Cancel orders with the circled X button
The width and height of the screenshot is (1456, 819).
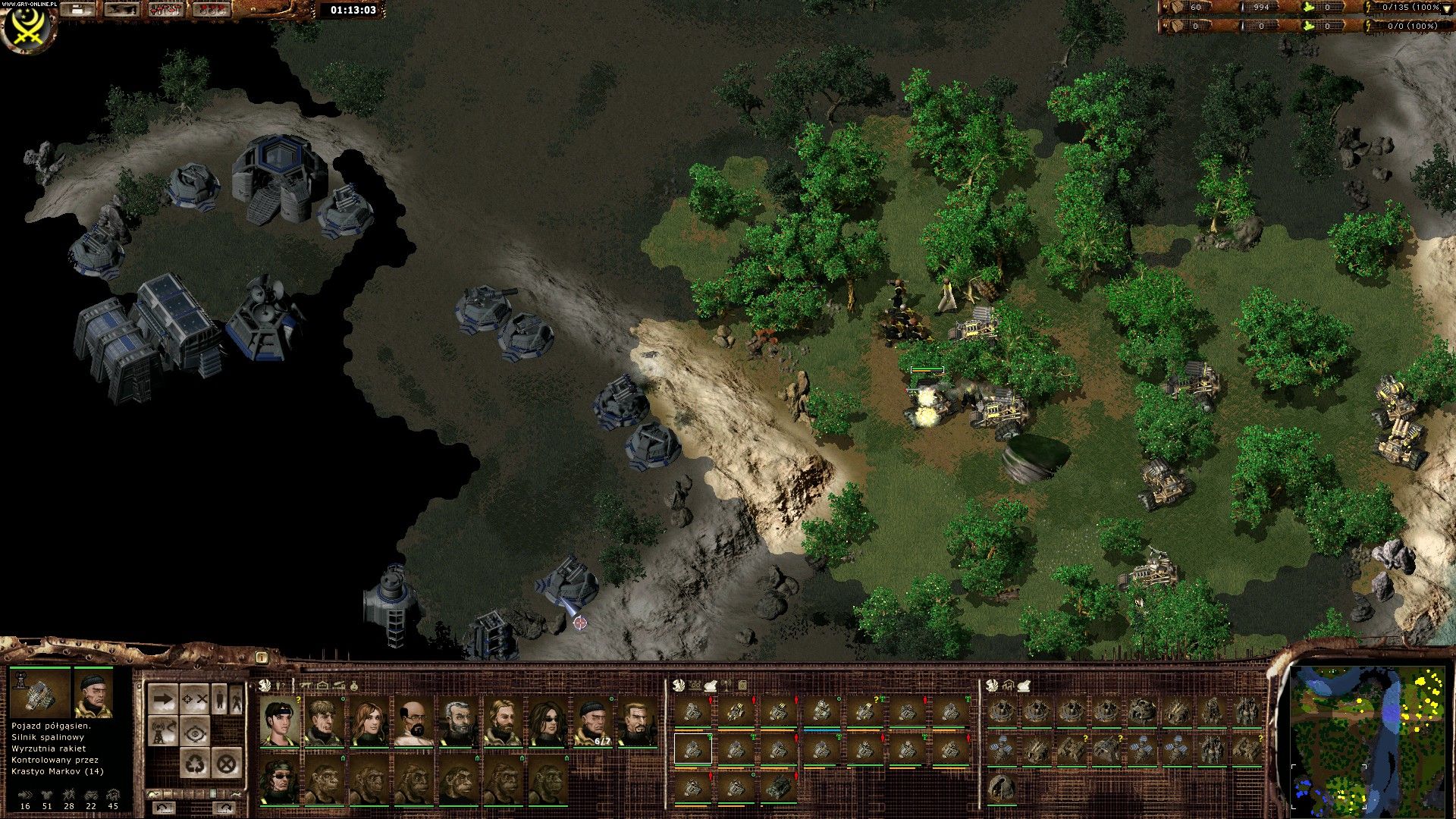click(x=226, y=764)
